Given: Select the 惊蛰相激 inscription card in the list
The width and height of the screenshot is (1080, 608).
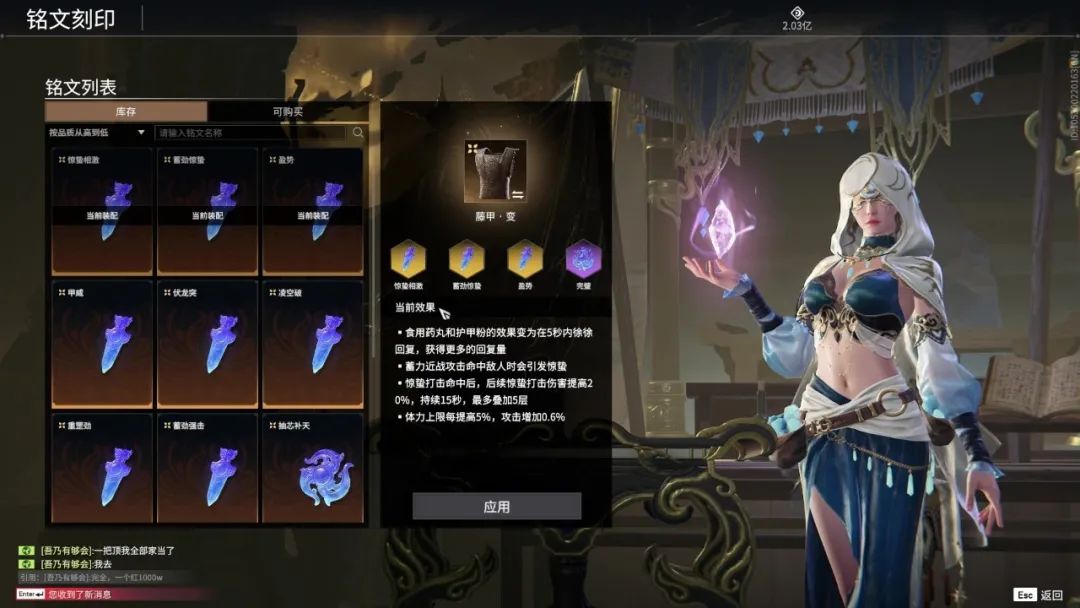Looking at the screenshot, I should pos(102,212).
